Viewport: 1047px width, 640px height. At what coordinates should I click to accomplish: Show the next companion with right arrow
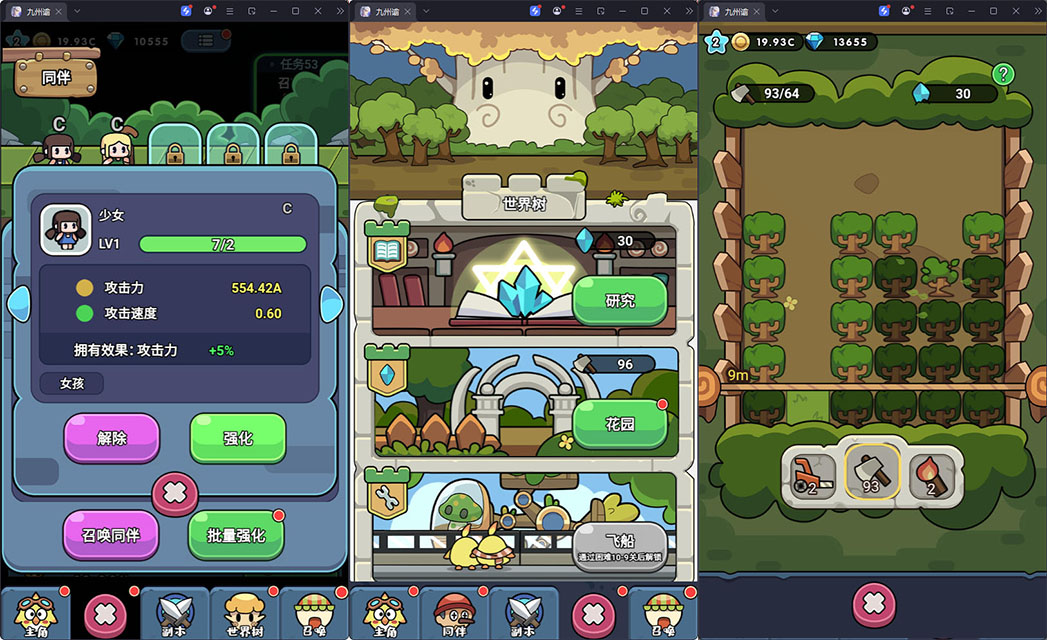pos(330,303)
